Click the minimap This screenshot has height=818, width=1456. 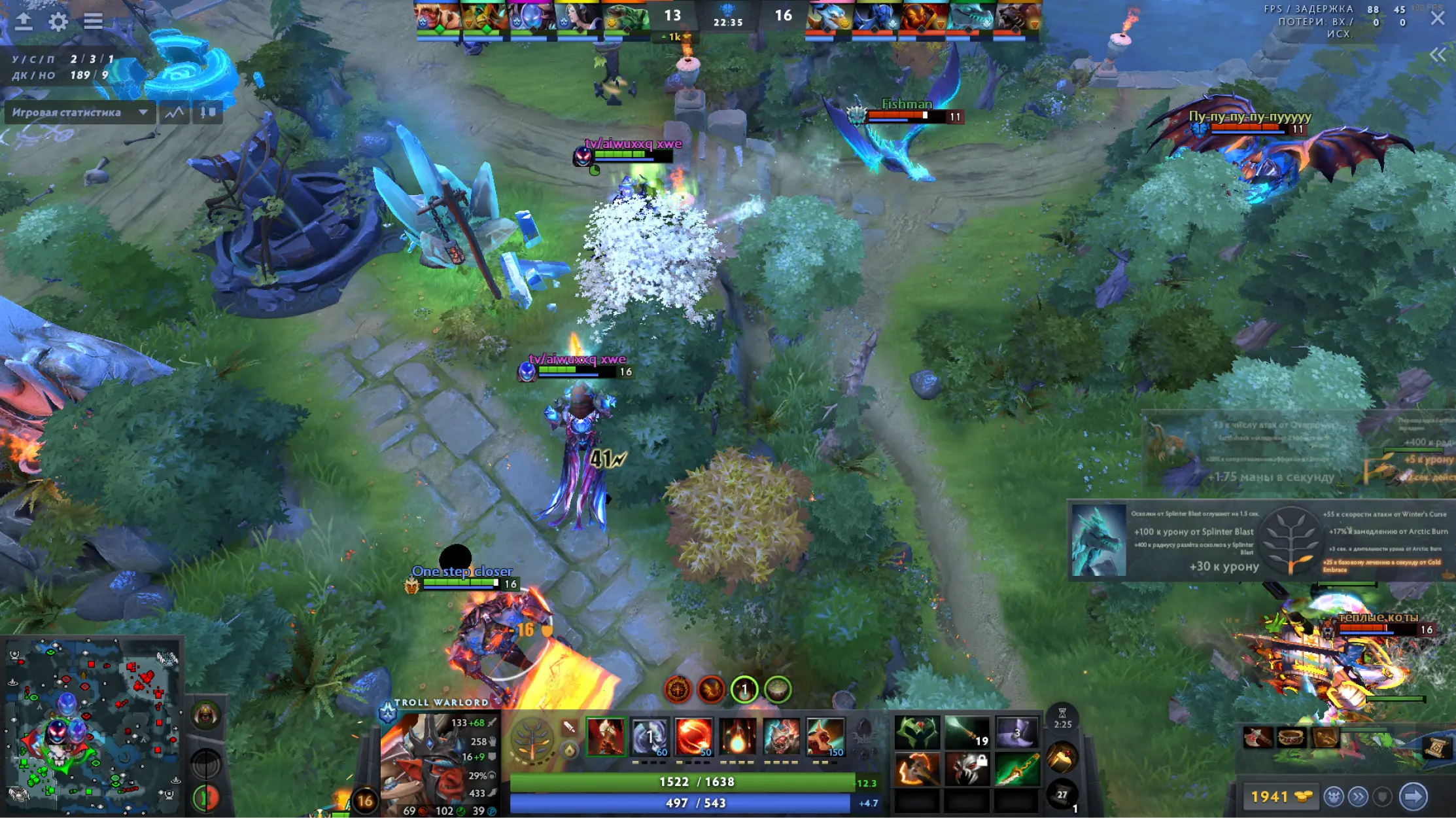(x=92, y=726)
